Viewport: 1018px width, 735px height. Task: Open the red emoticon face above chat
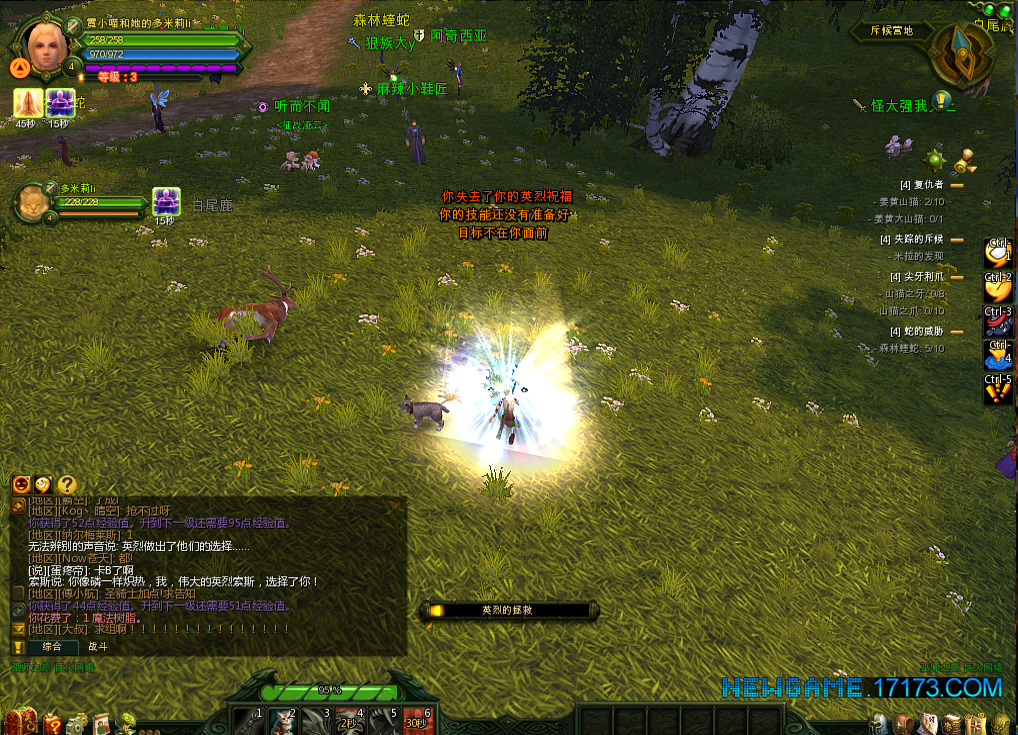21,485
